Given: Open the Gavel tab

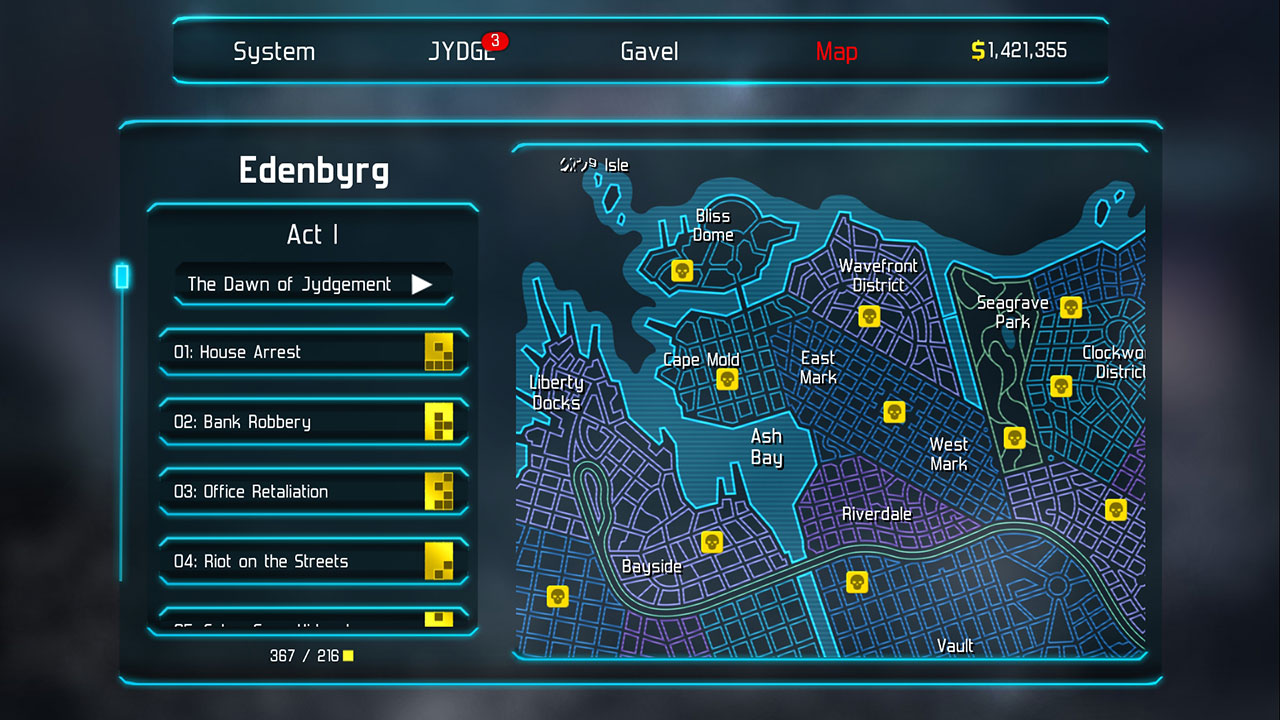Looking at the screenshot, I should pos(648,51).
